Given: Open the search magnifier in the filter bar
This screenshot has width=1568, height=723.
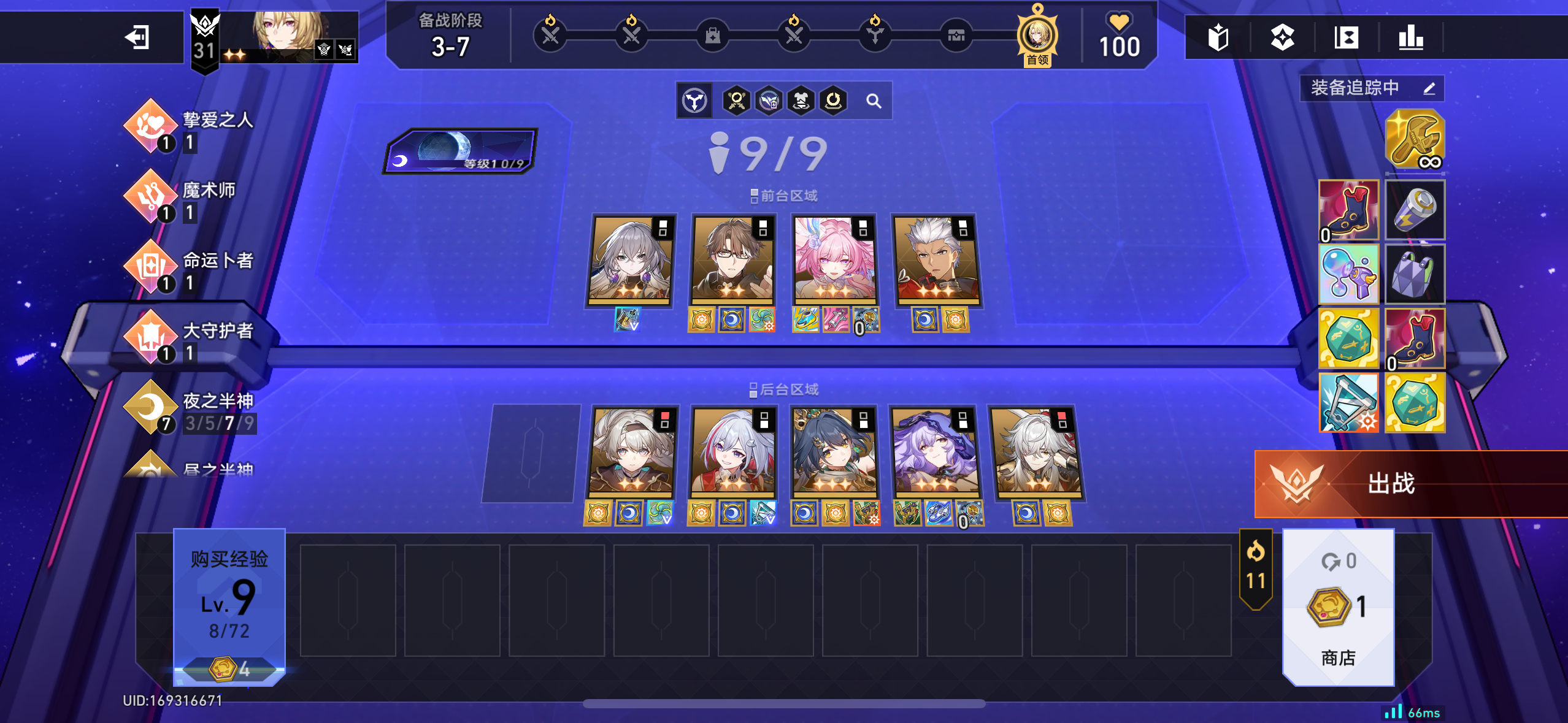Looking at the screenshot, I should [875, 101].
